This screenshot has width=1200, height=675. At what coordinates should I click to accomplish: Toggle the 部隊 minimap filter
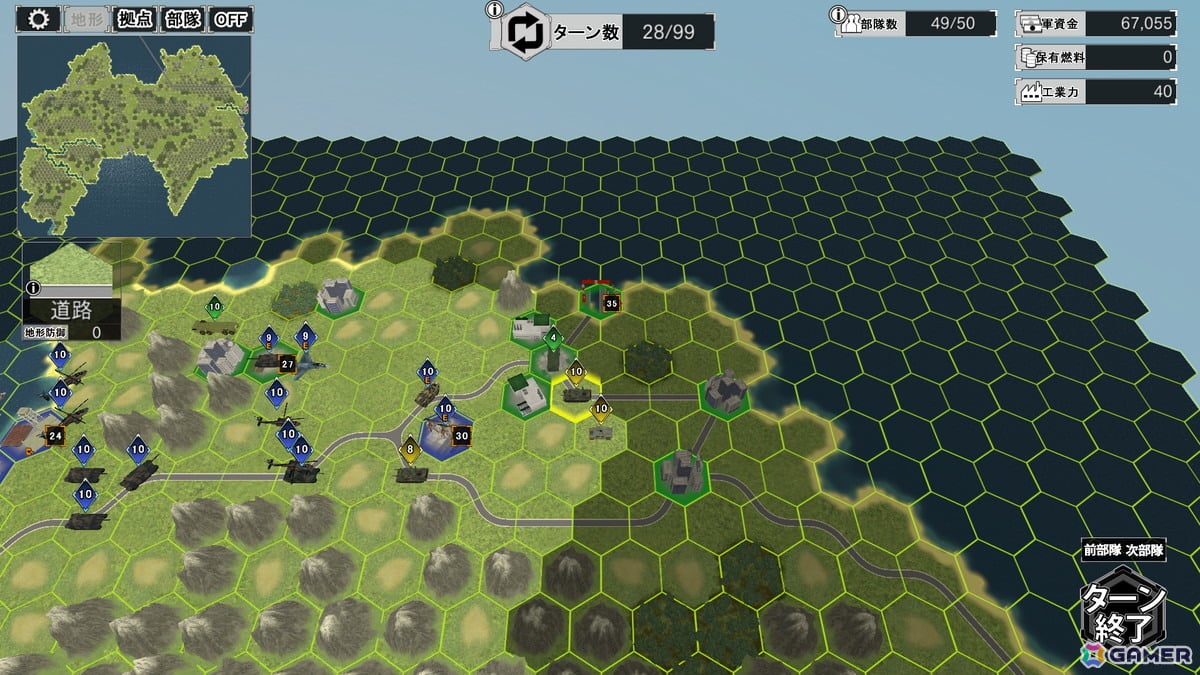(x=182, y=19)
